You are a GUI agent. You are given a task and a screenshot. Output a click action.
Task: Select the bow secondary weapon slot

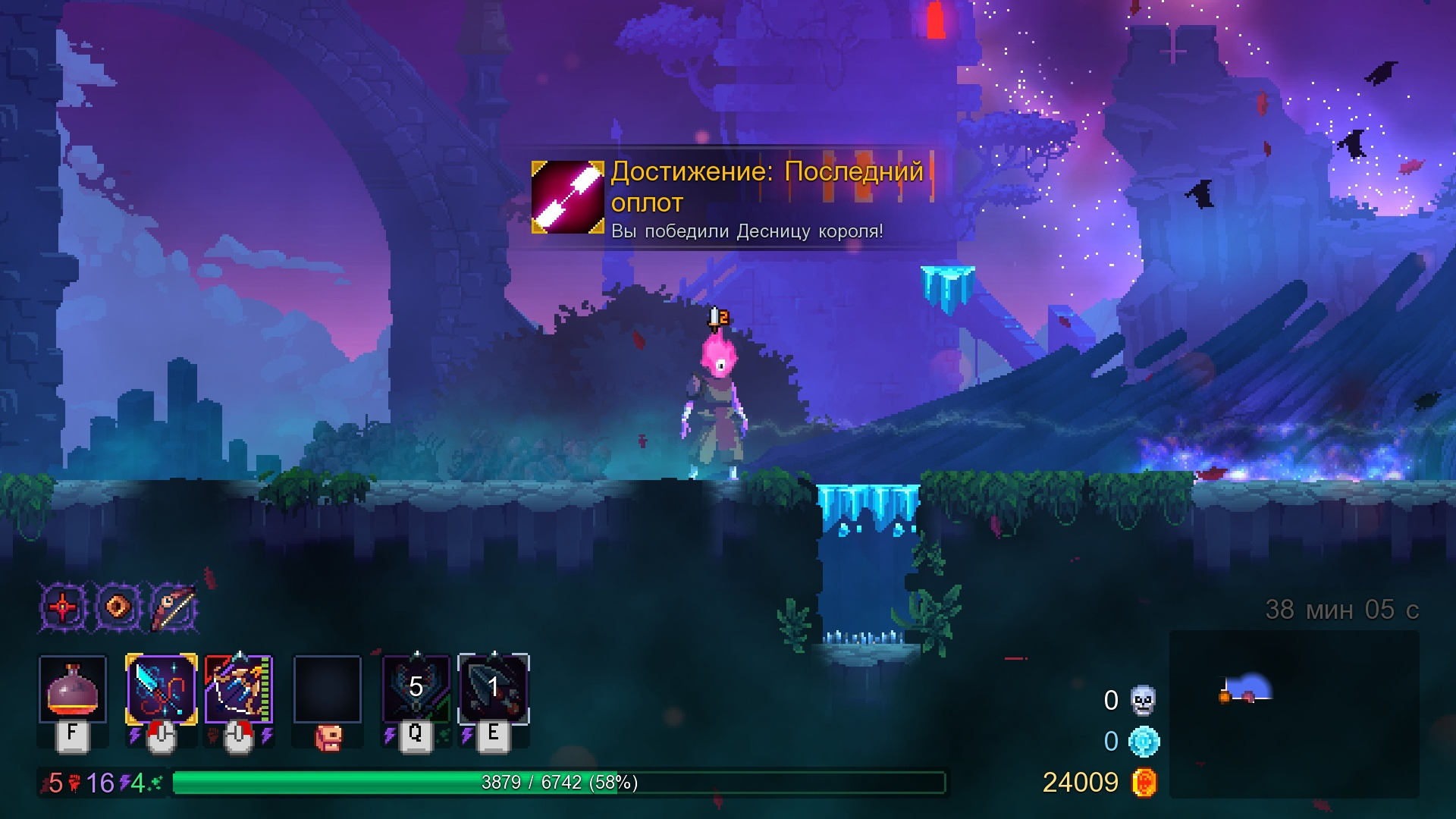(x=238, y=689)
